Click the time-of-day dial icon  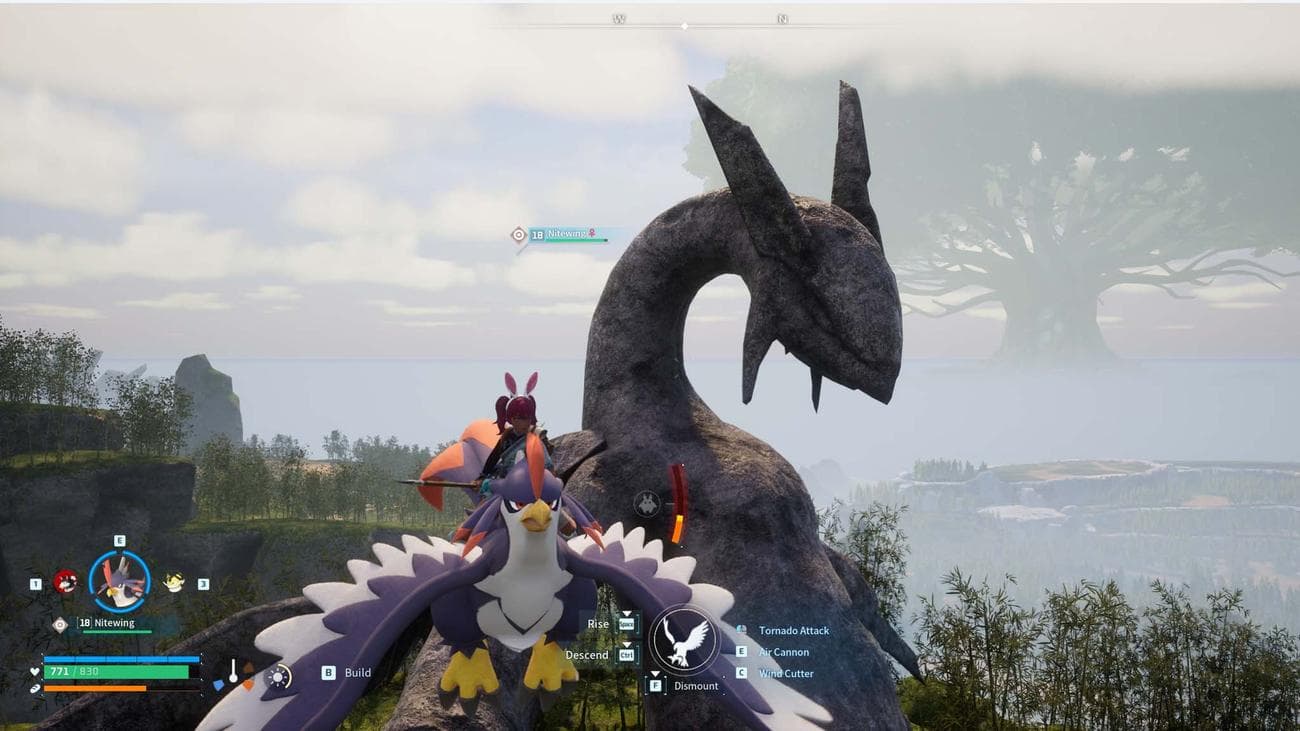pos(277,675)
